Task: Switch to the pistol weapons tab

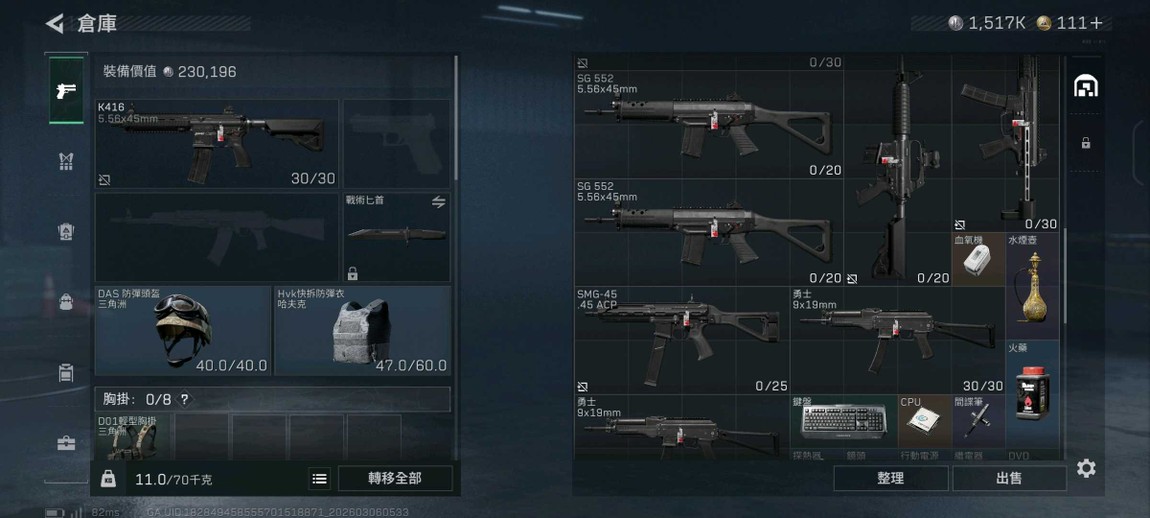Action: click(66, 91)
